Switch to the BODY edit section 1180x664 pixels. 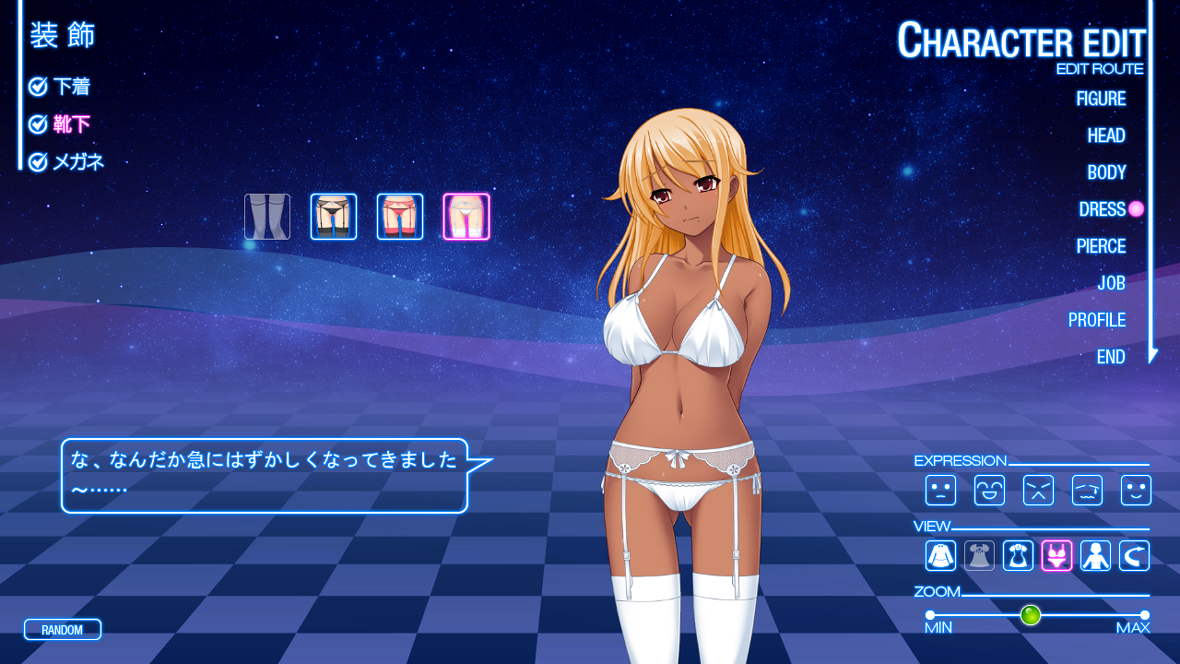coord(1106,173)
